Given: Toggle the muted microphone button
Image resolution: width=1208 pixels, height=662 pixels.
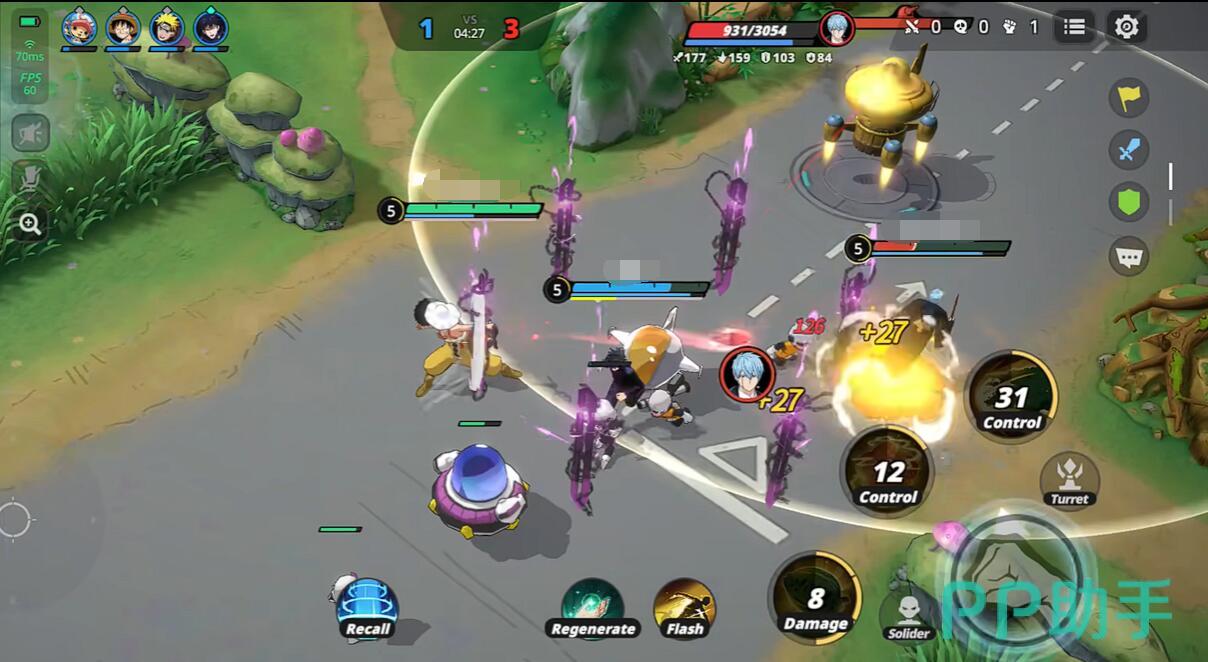Looking at the screenshot, I should click(30, 179).
